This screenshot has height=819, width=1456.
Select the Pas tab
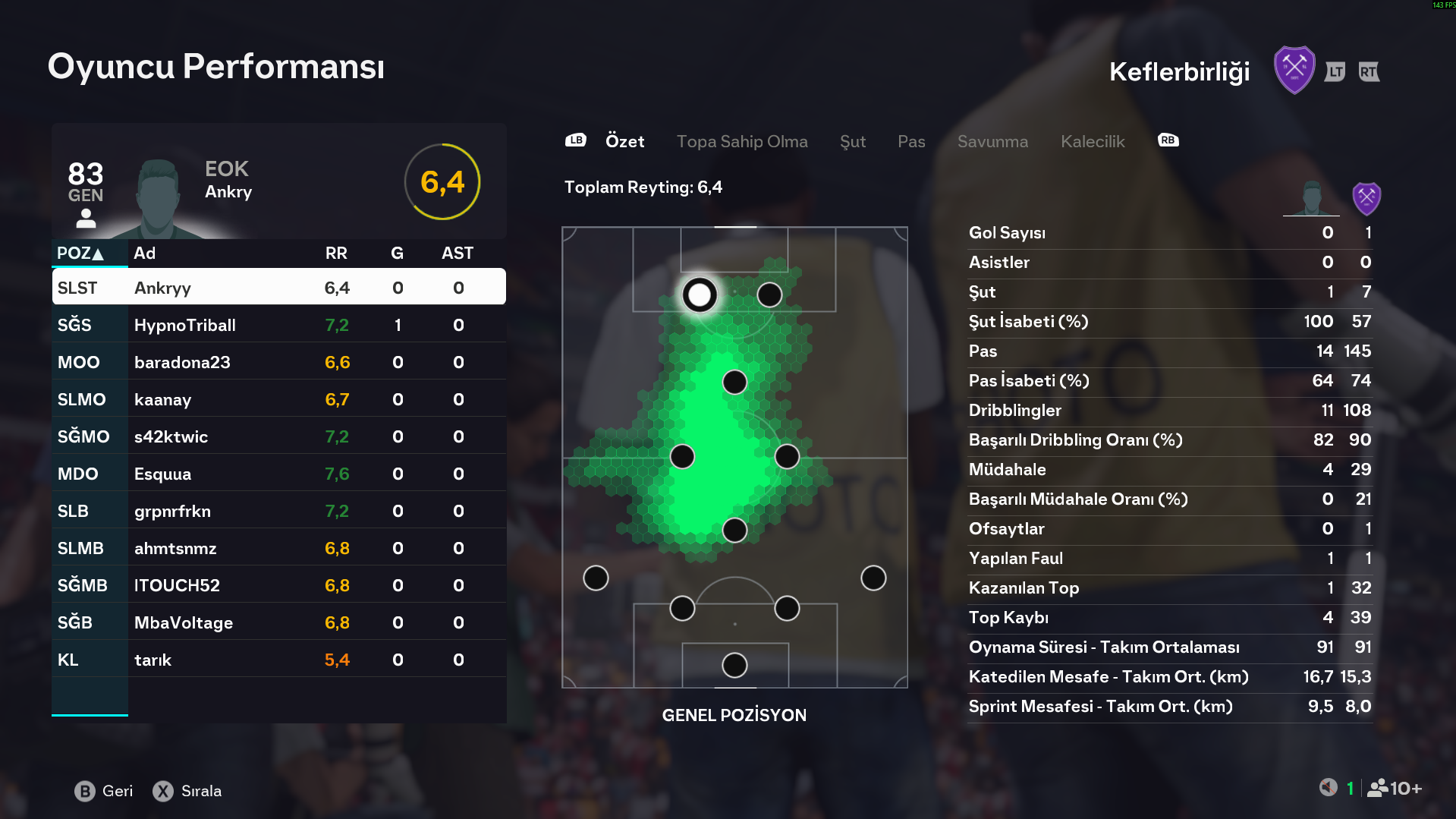[910, 142]
